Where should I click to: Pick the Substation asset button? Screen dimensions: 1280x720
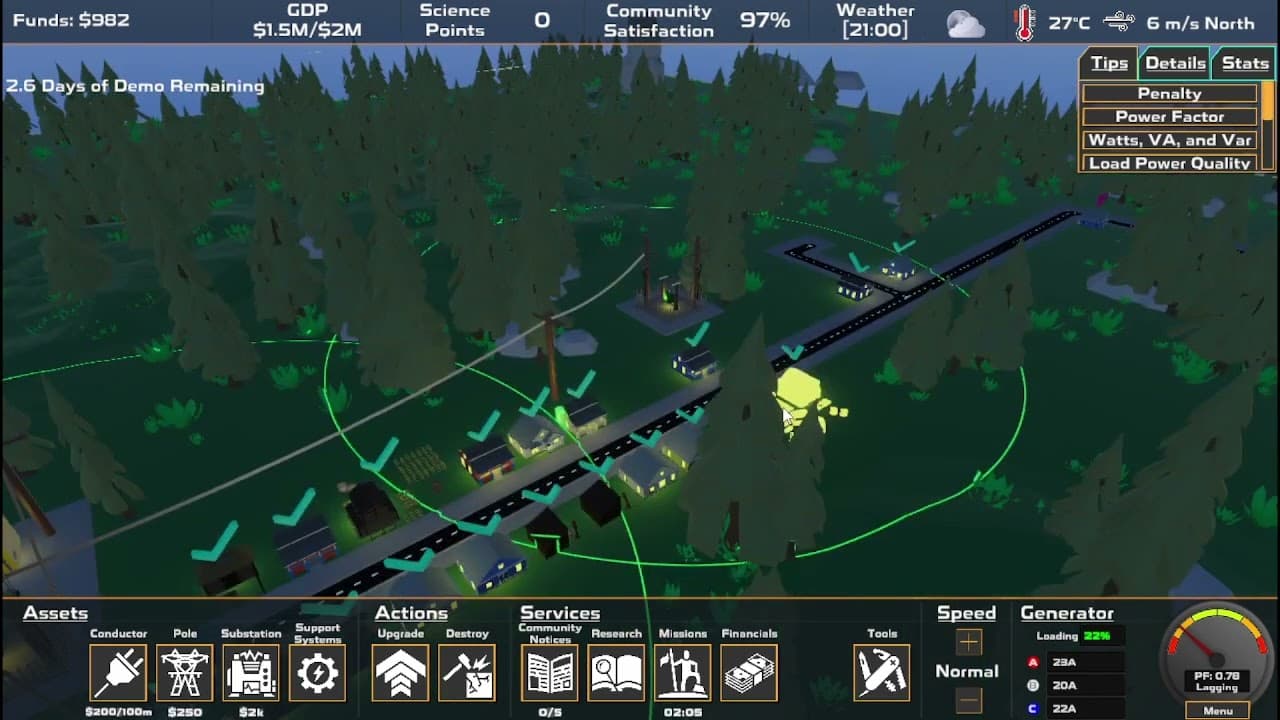251,672
